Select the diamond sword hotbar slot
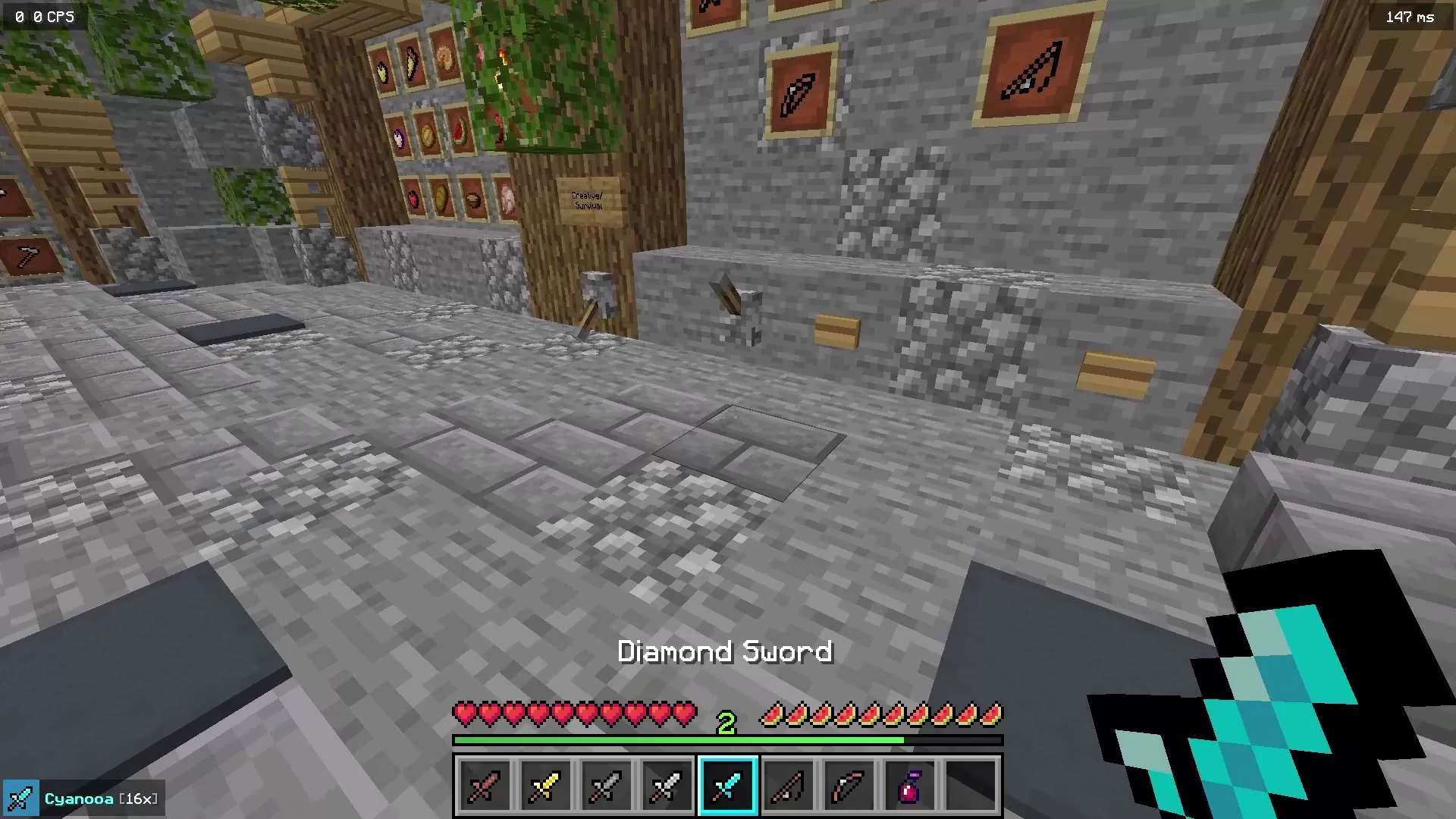The height and width of the screenshot is (819, 1456). click(x=727, y=785)
